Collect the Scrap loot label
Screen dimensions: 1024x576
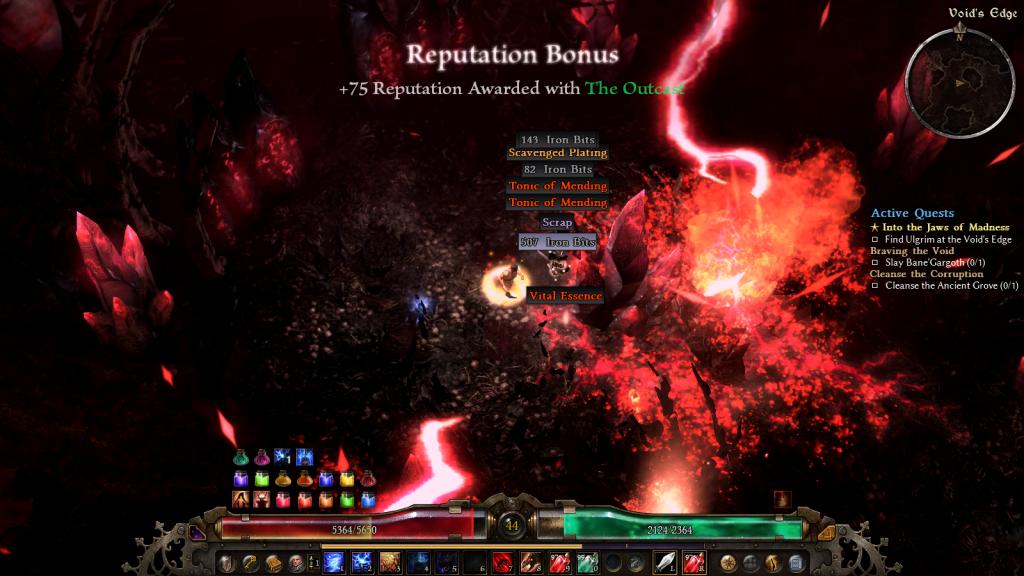pos(557,222)
